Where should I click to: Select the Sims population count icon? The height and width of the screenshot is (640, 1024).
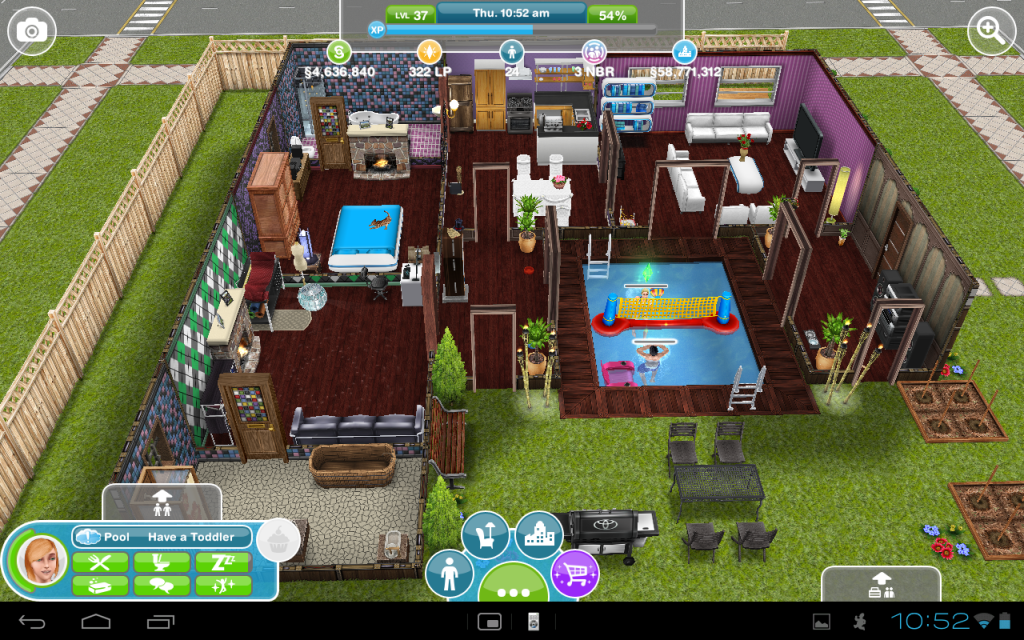tap(512, 52)
